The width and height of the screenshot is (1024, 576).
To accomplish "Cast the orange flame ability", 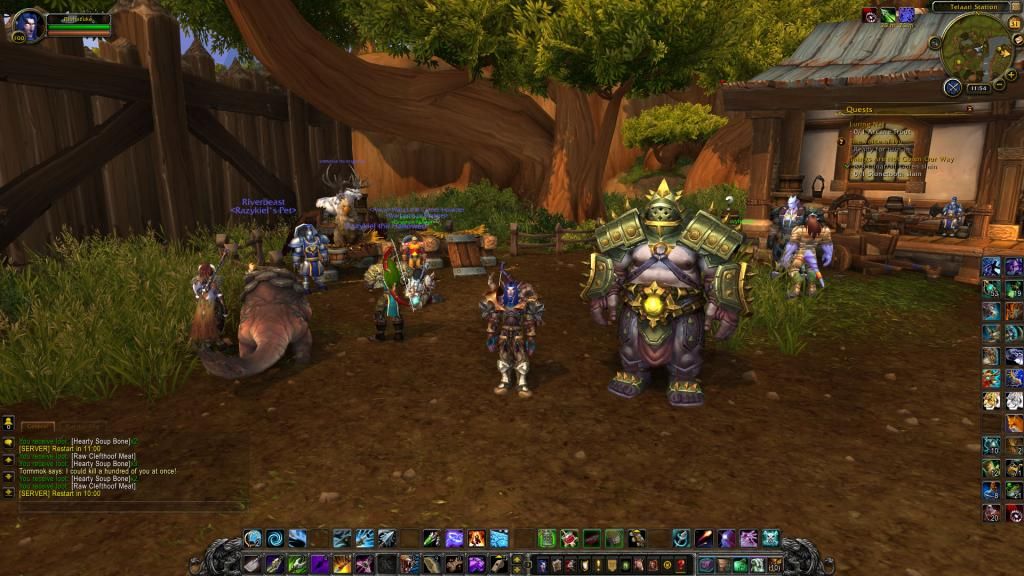I will [476, 538].
